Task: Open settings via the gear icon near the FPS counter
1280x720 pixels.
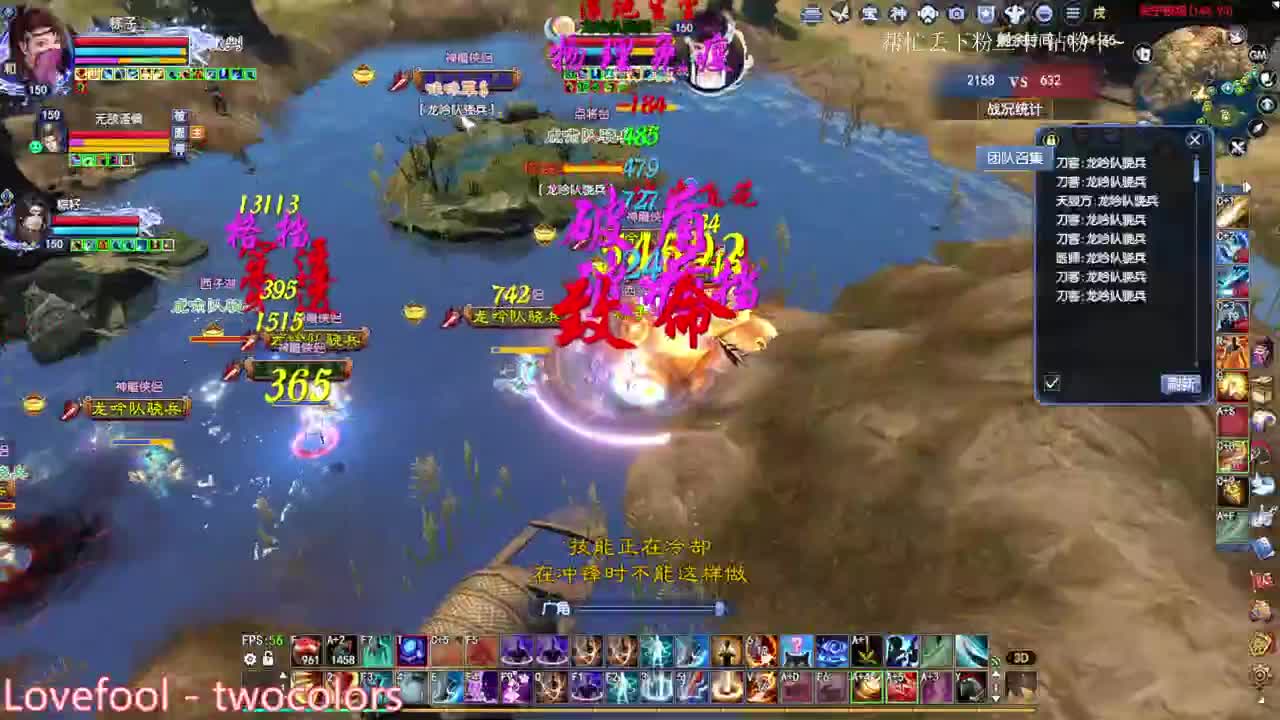Action: tap(249, 657)
